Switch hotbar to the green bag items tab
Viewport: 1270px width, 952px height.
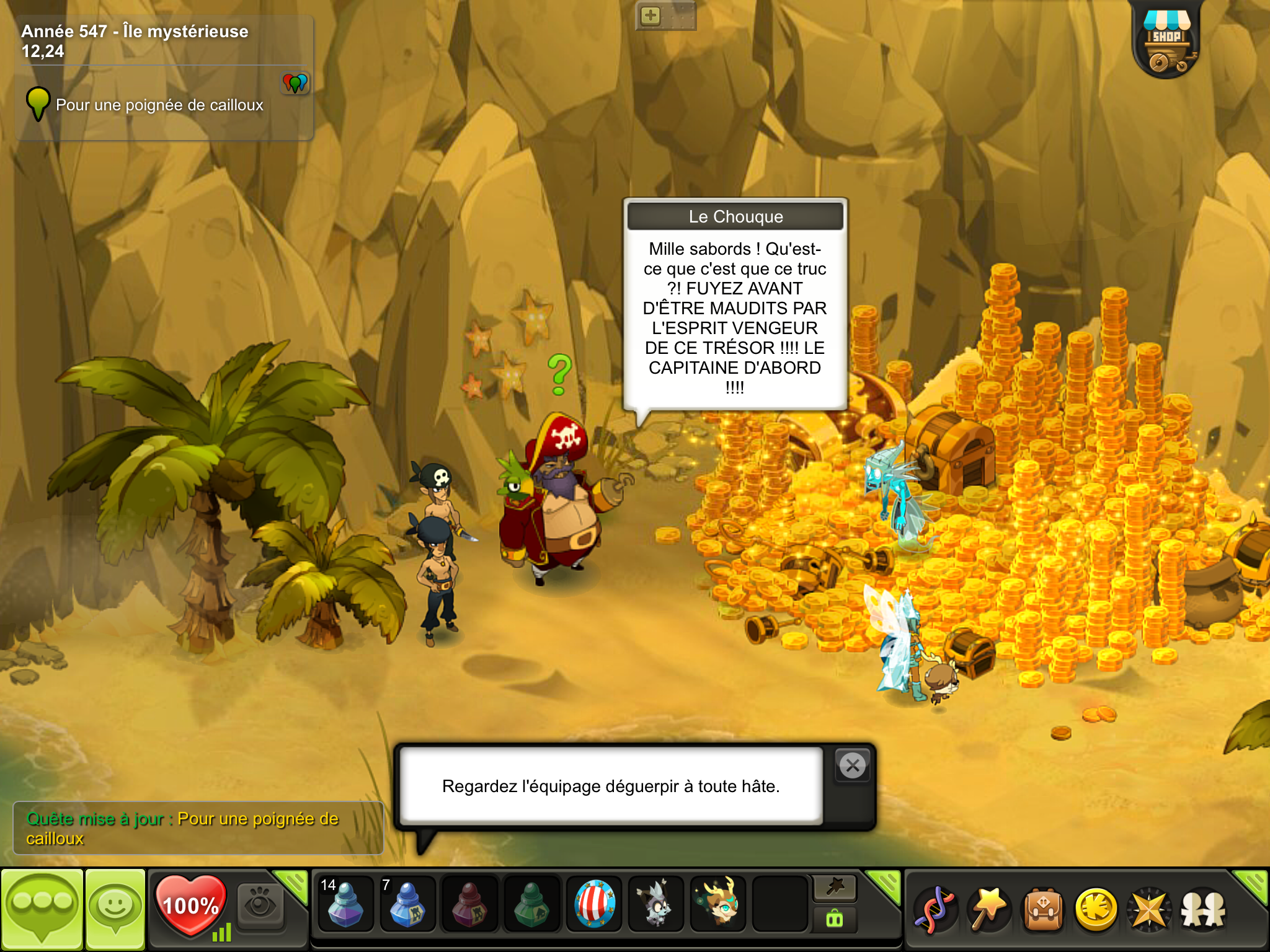tap(835, 919)
